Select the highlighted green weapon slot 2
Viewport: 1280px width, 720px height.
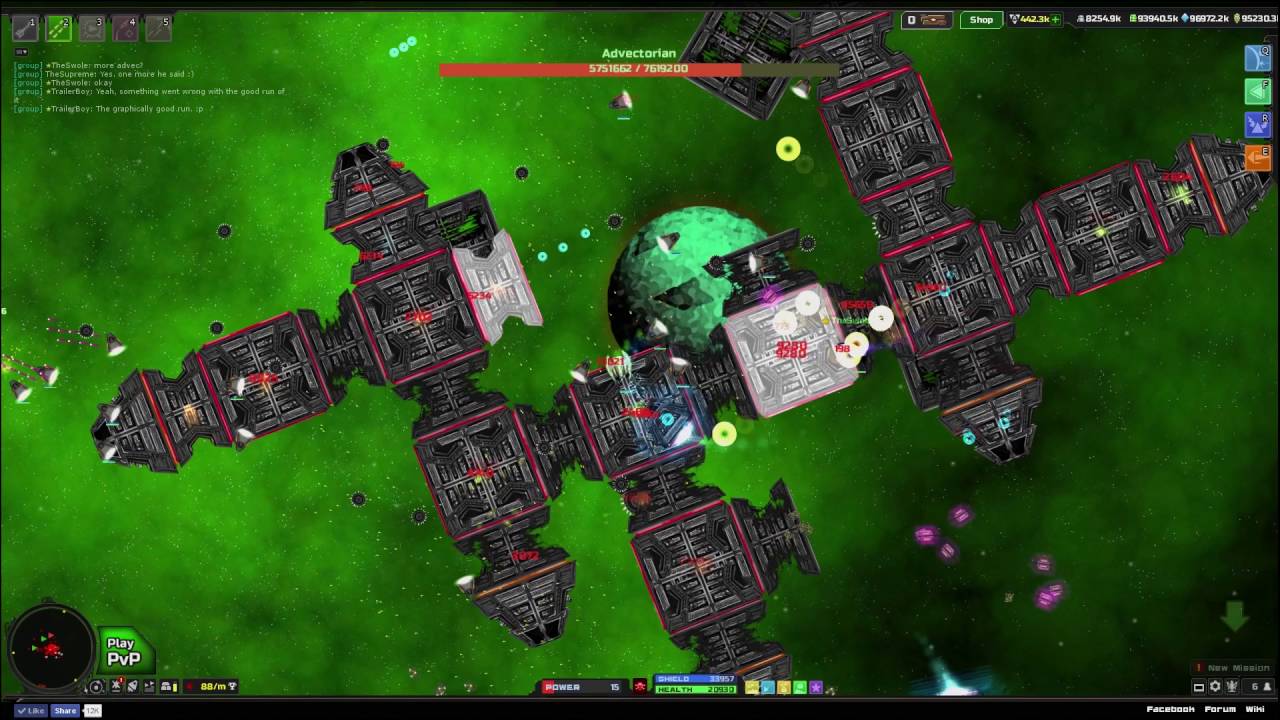59,29
